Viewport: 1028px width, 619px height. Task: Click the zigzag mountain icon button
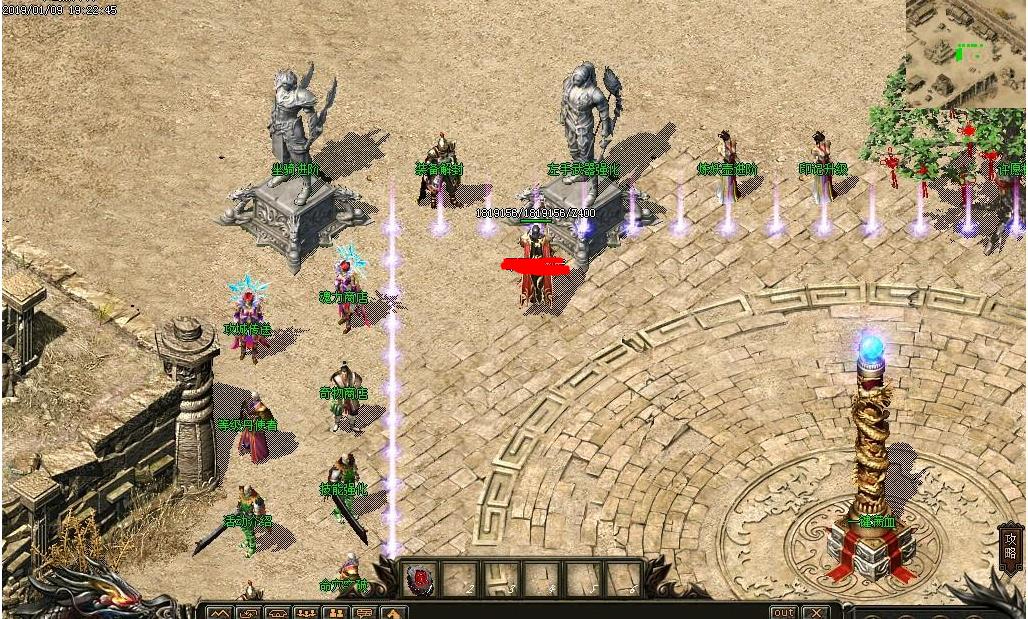pos(219,612)
